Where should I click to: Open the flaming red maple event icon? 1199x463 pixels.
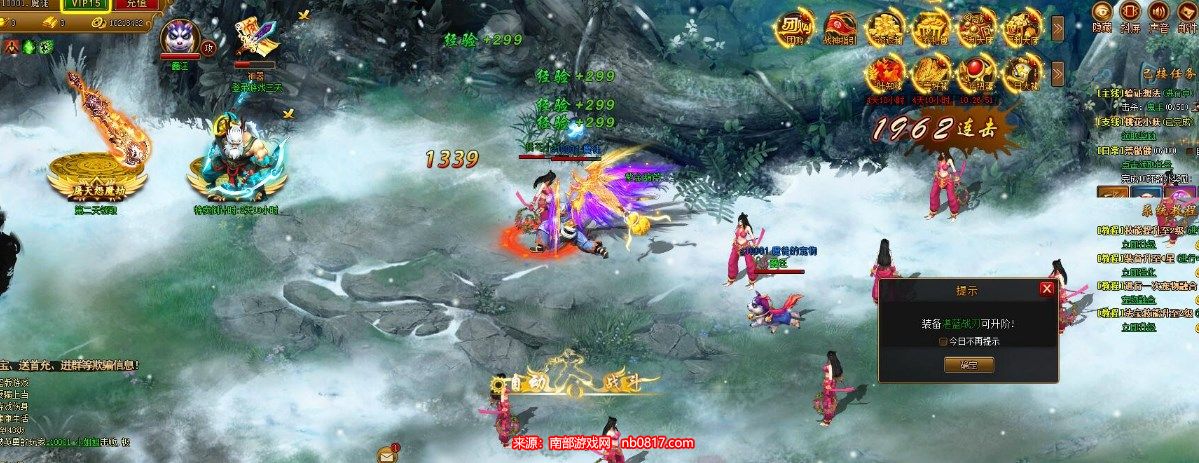tap(886, 72)
